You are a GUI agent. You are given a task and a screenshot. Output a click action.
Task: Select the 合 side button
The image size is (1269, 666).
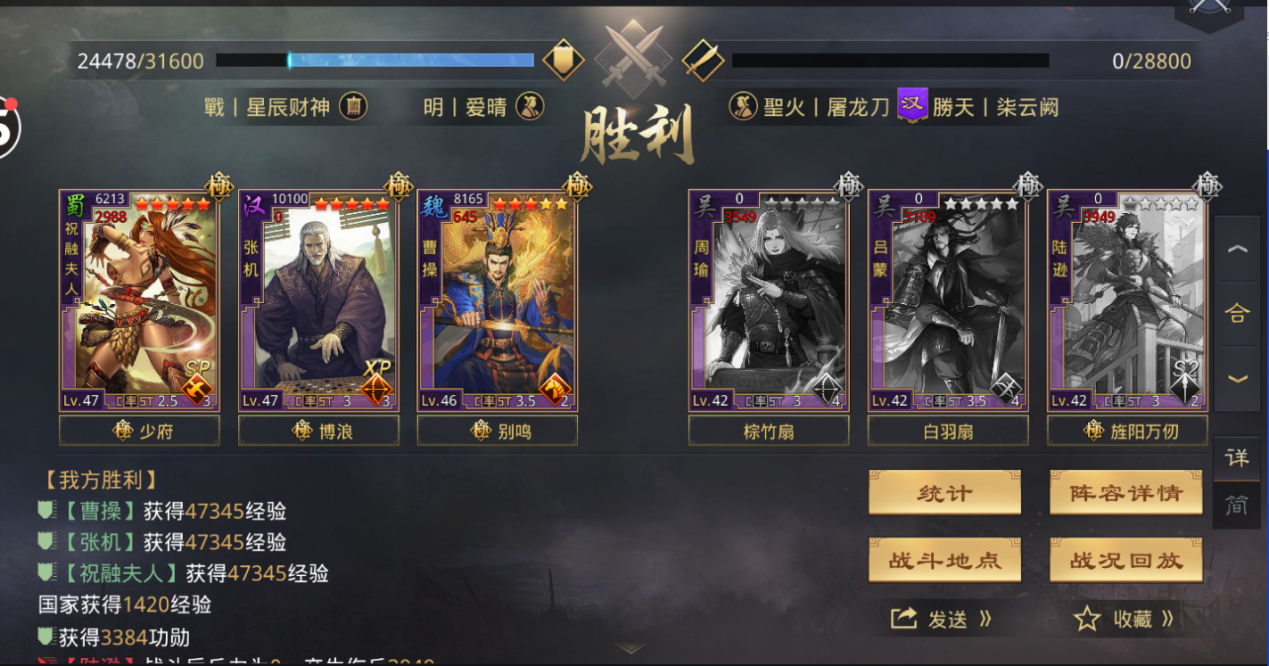pyautogui.click(x=1237, y=313)
